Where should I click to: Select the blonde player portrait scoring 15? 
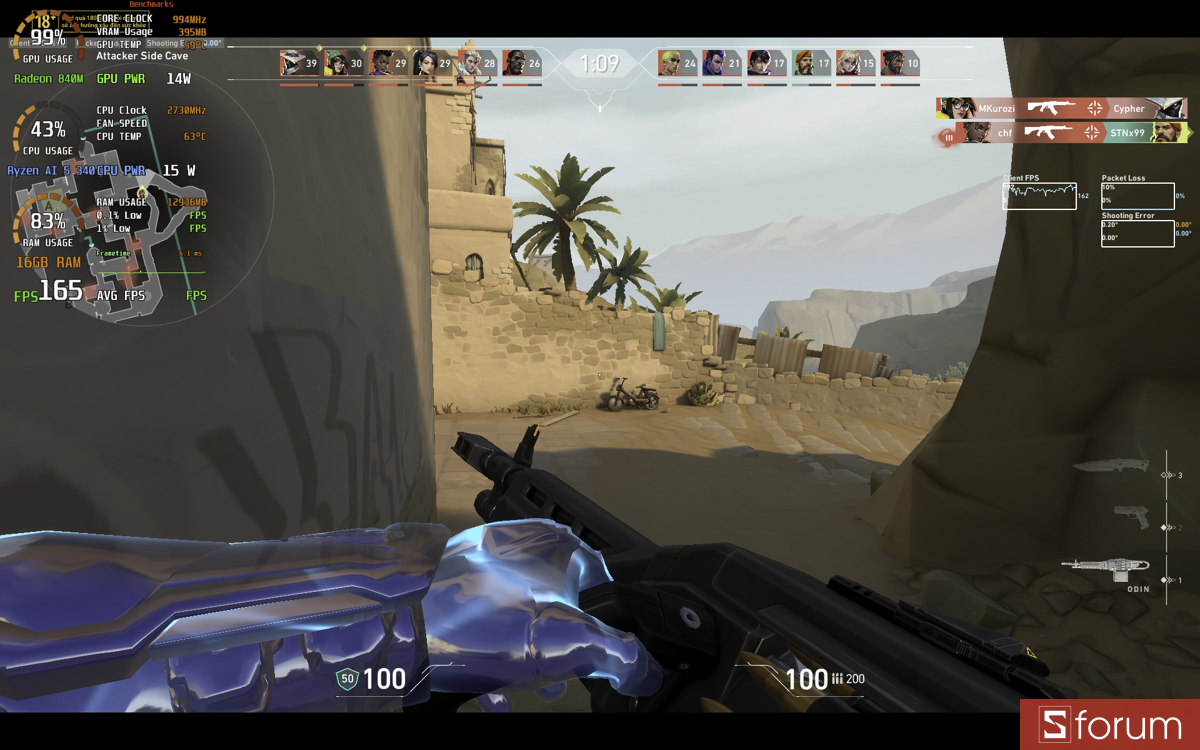848,63
